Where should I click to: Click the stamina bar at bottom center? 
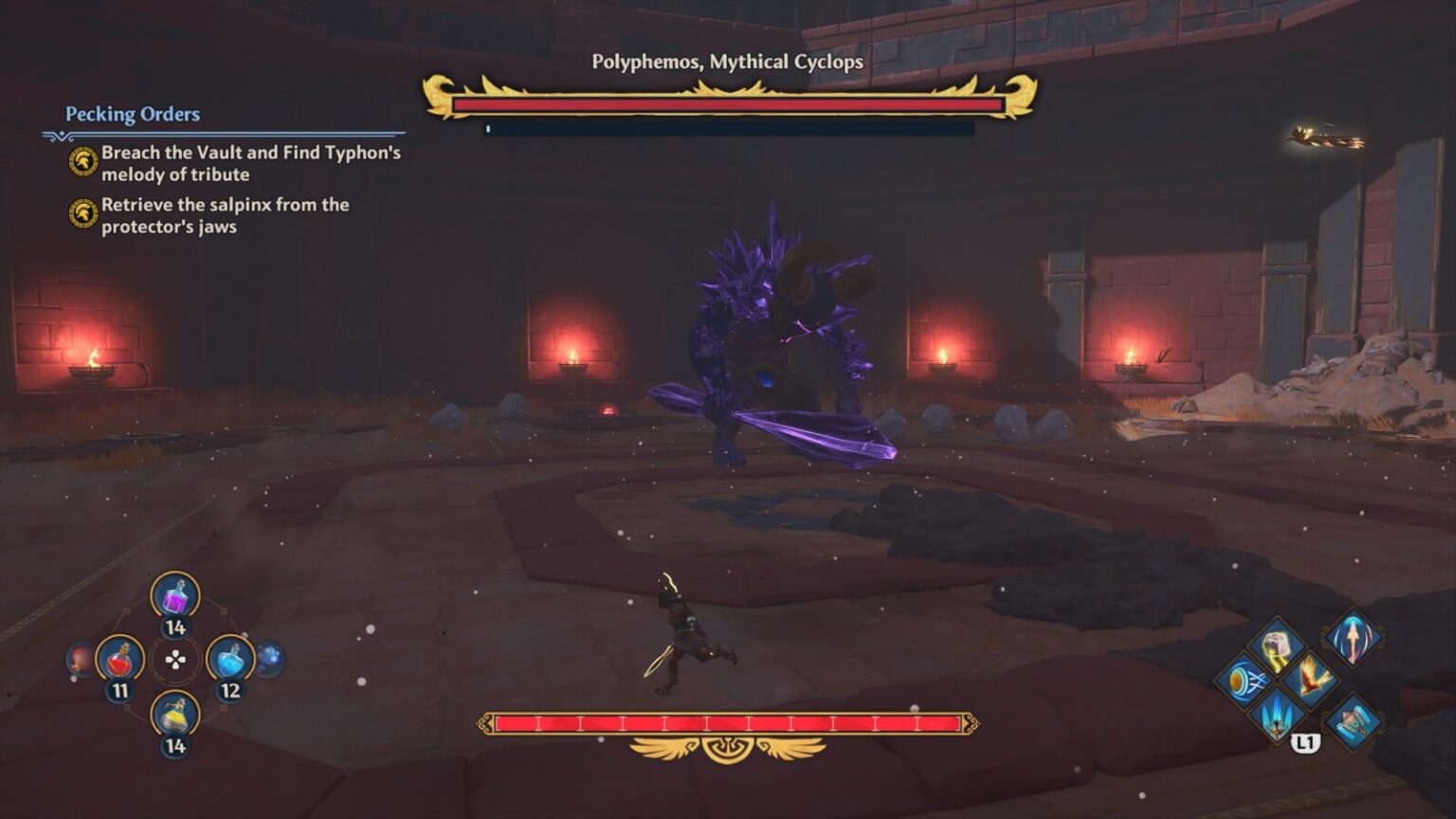pos(726,723)
